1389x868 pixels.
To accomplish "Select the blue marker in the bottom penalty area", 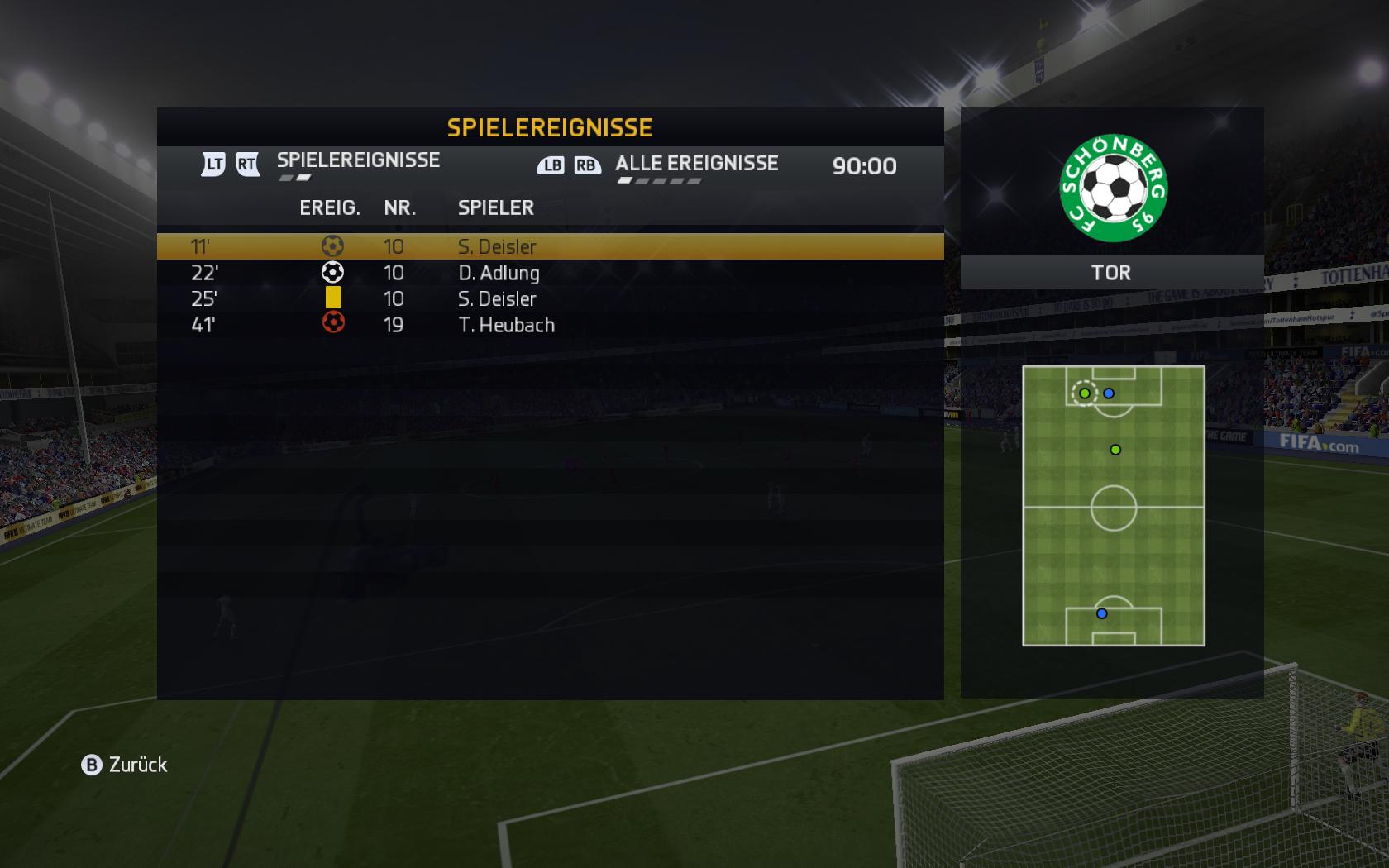I will click(x=1101, y=613).
